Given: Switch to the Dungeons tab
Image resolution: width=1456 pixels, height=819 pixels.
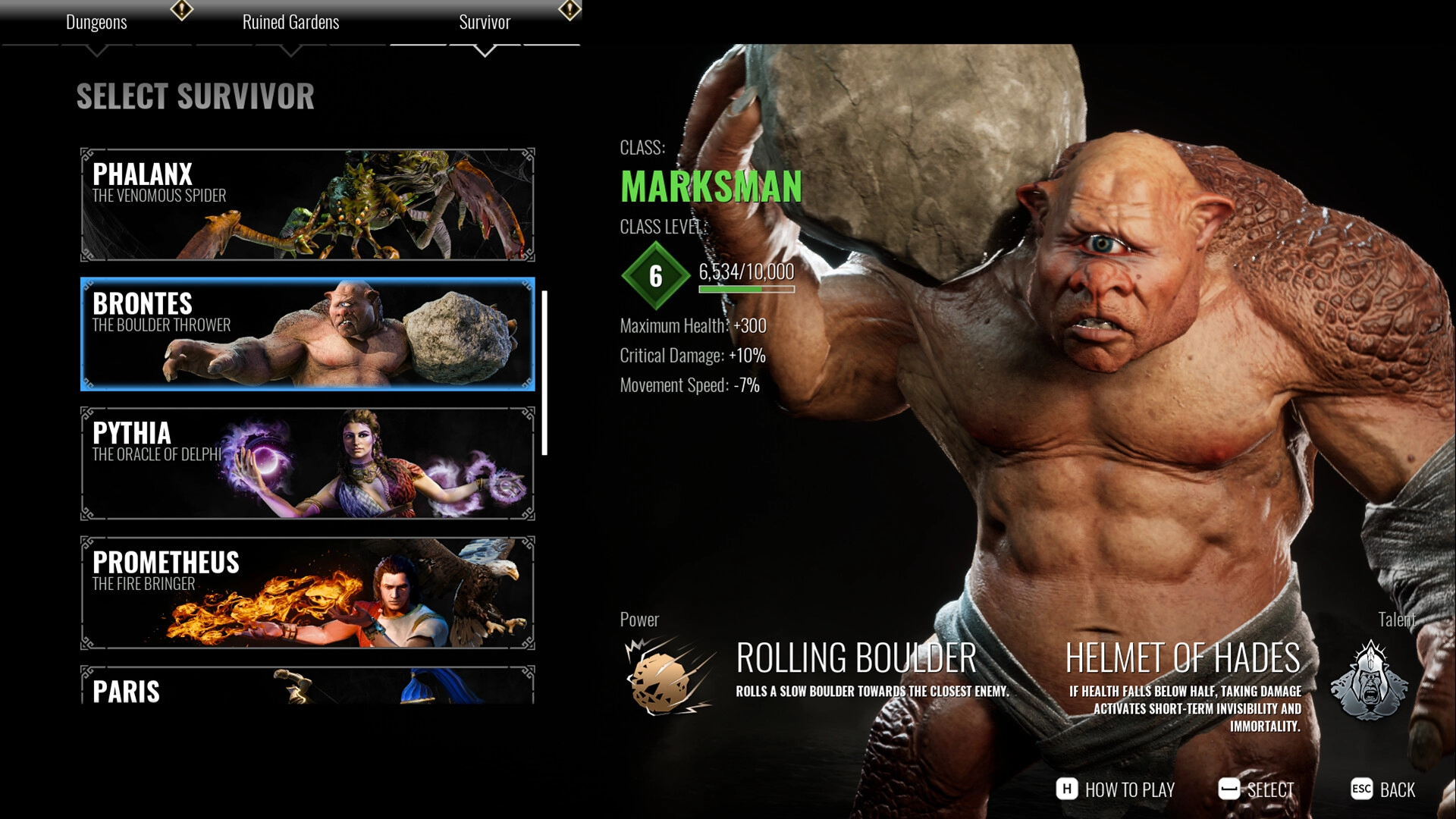Looking at the screenshot, I should click(x=96, y=23).
